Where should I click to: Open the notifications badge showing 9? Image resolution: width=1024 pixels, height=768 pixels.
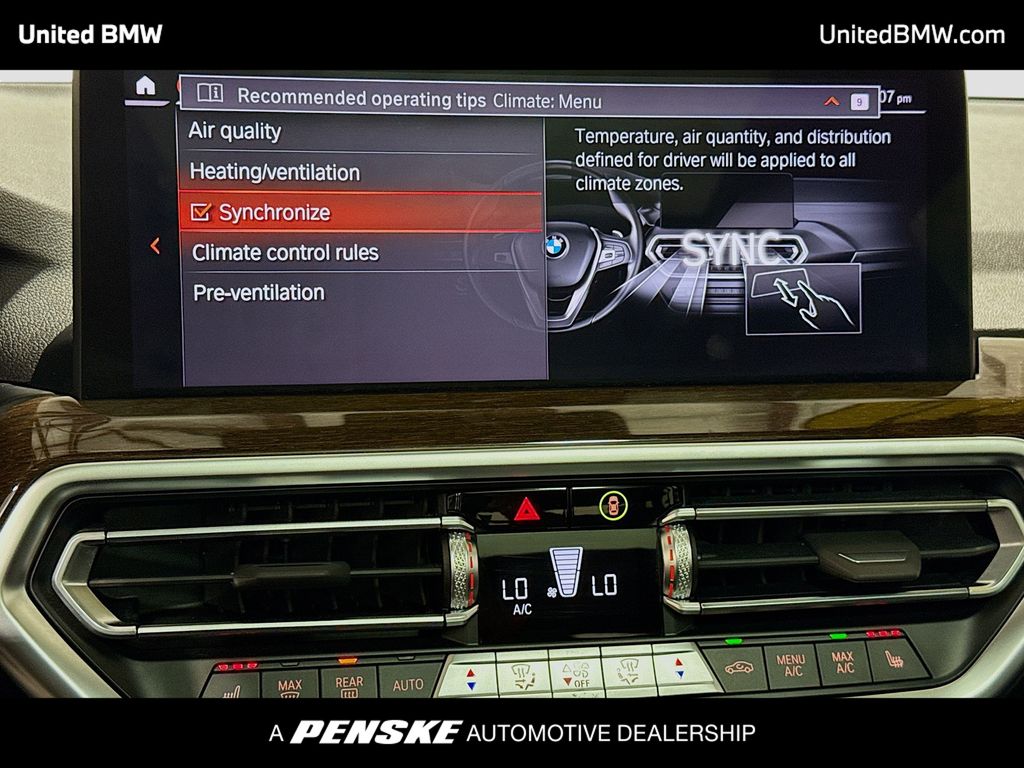(859, 101)
